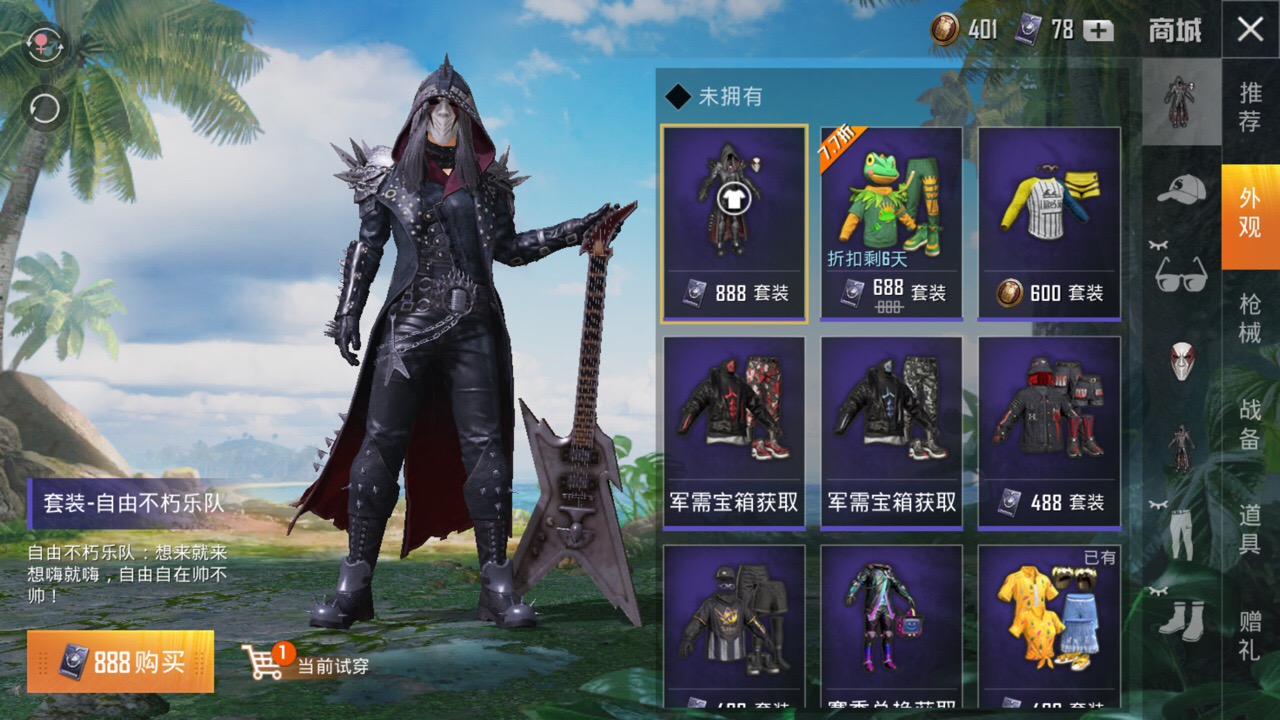Add more currency with the plus button
The height and width of the screenshot is (720, 1280).
[1098, 30]
